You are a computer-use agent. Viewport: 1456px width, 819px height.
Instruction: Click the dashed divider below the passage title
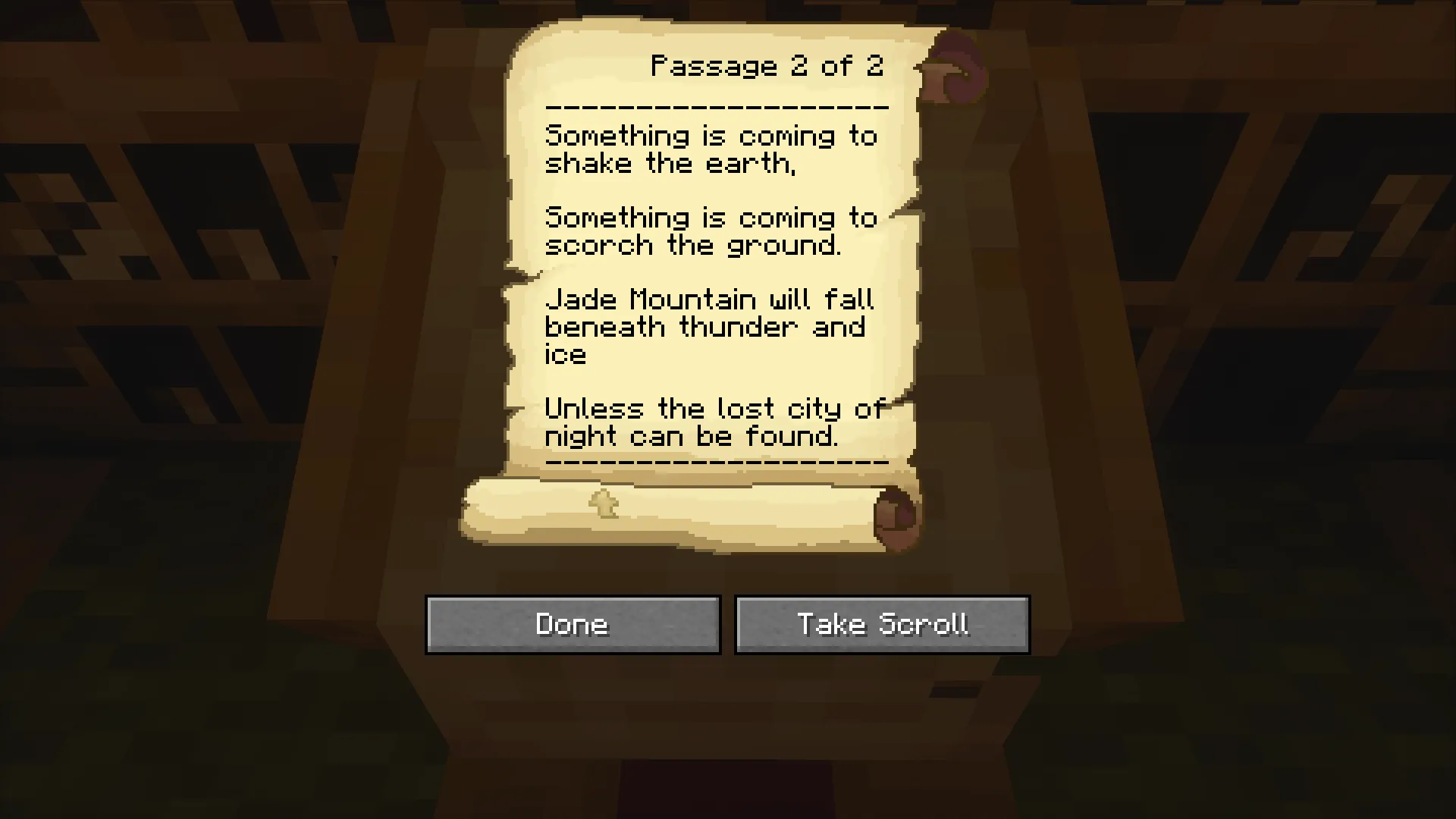click(717, 106)
